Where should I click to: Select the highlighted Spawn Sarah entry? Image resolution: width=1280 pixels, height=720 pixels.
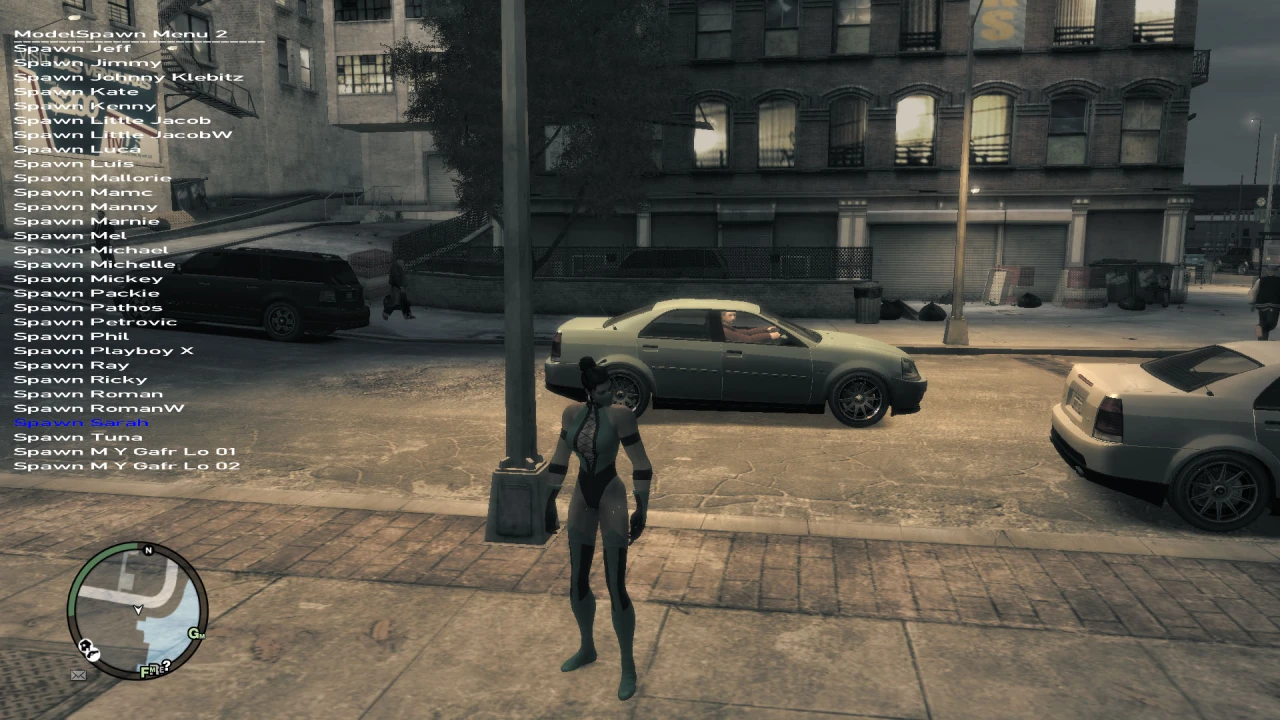pyautogui.click(x=79, y=422)
